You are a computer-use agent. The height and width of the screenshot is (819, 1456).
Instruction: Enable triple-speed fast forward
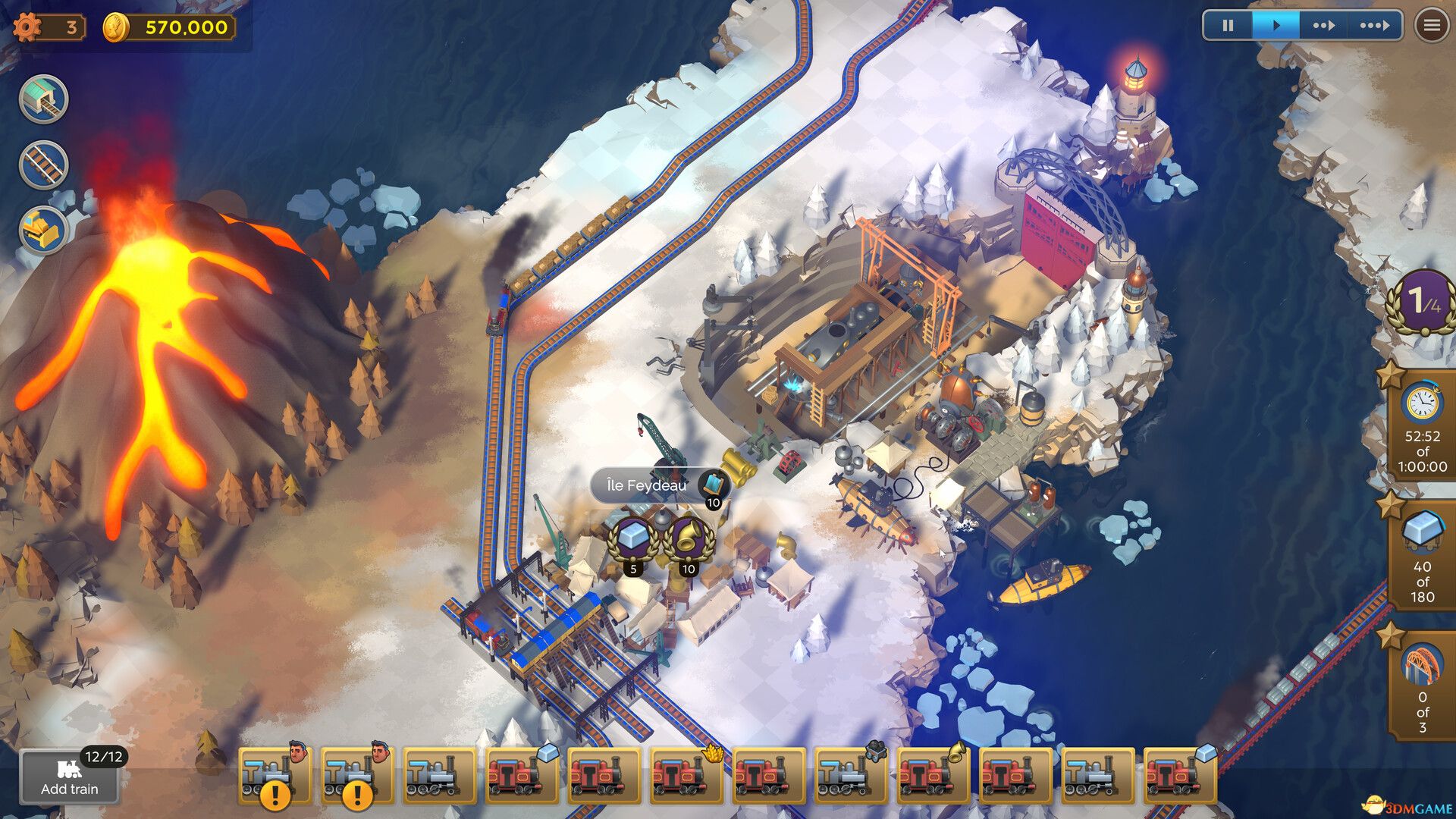(x=1376, y=25)
